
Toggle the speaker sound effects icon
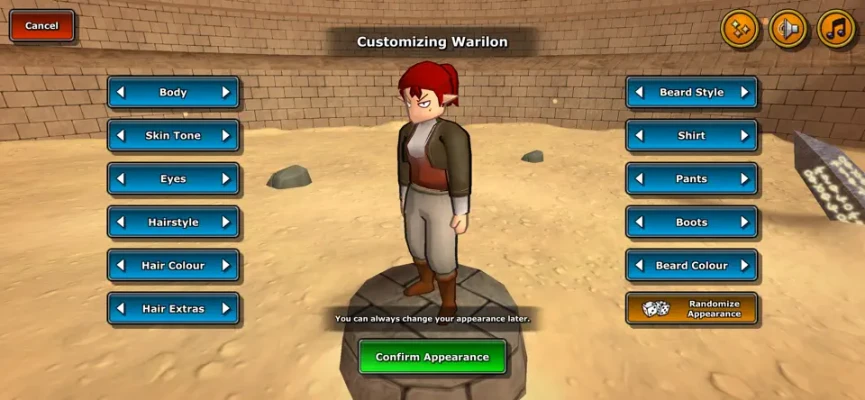(x=789, y=28)
